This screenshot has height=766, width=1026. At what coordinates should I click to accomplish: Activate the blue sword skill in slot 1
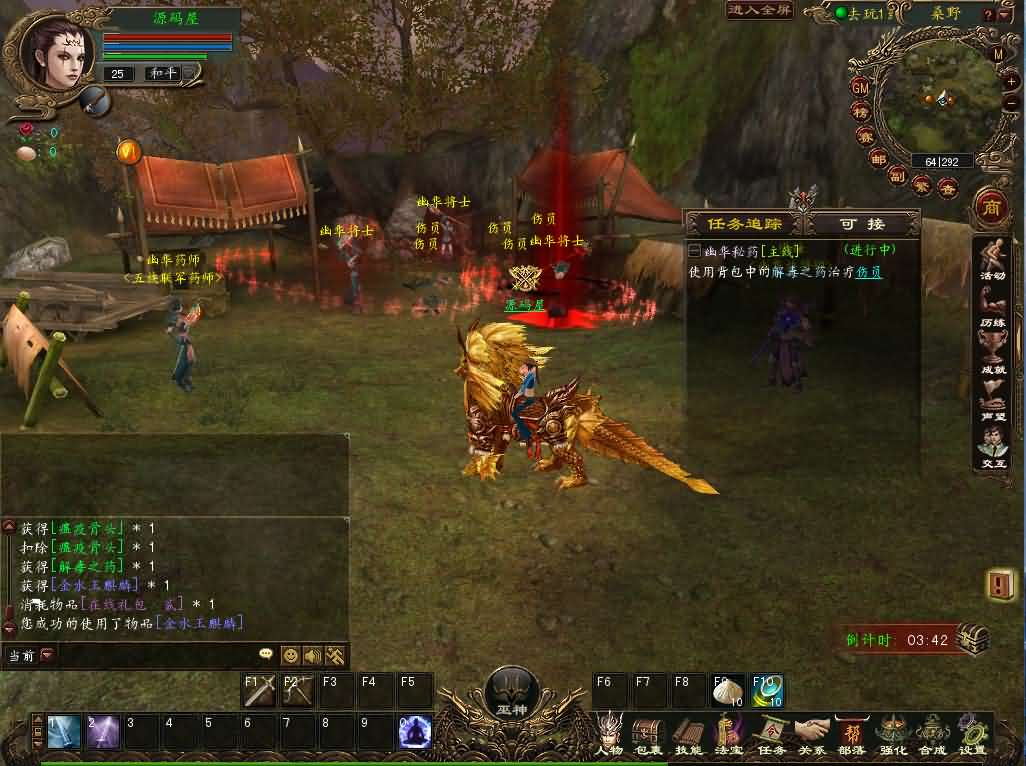tap(63, 733)
